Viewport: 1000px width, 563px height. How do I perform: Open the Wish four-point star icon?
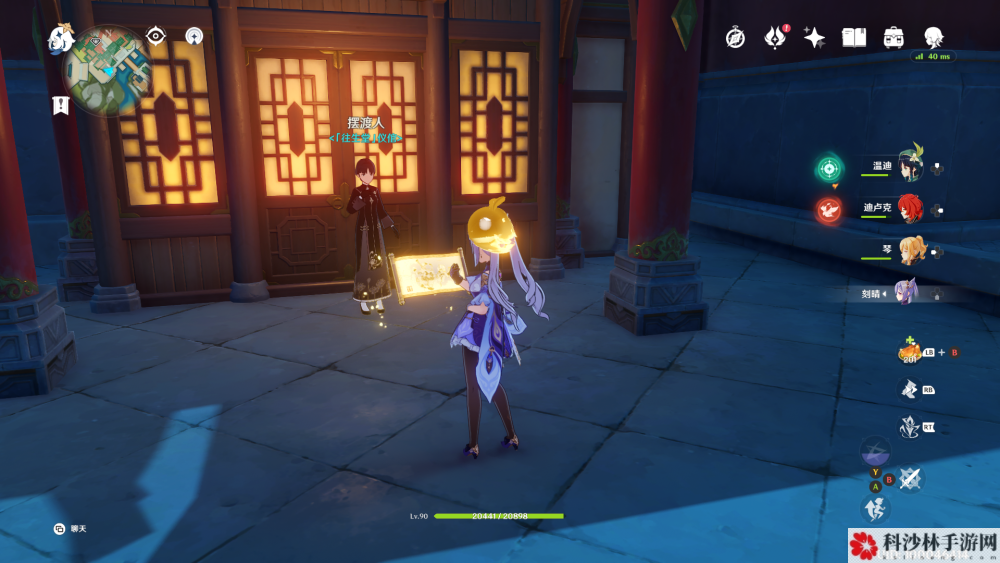pos(815,38)
